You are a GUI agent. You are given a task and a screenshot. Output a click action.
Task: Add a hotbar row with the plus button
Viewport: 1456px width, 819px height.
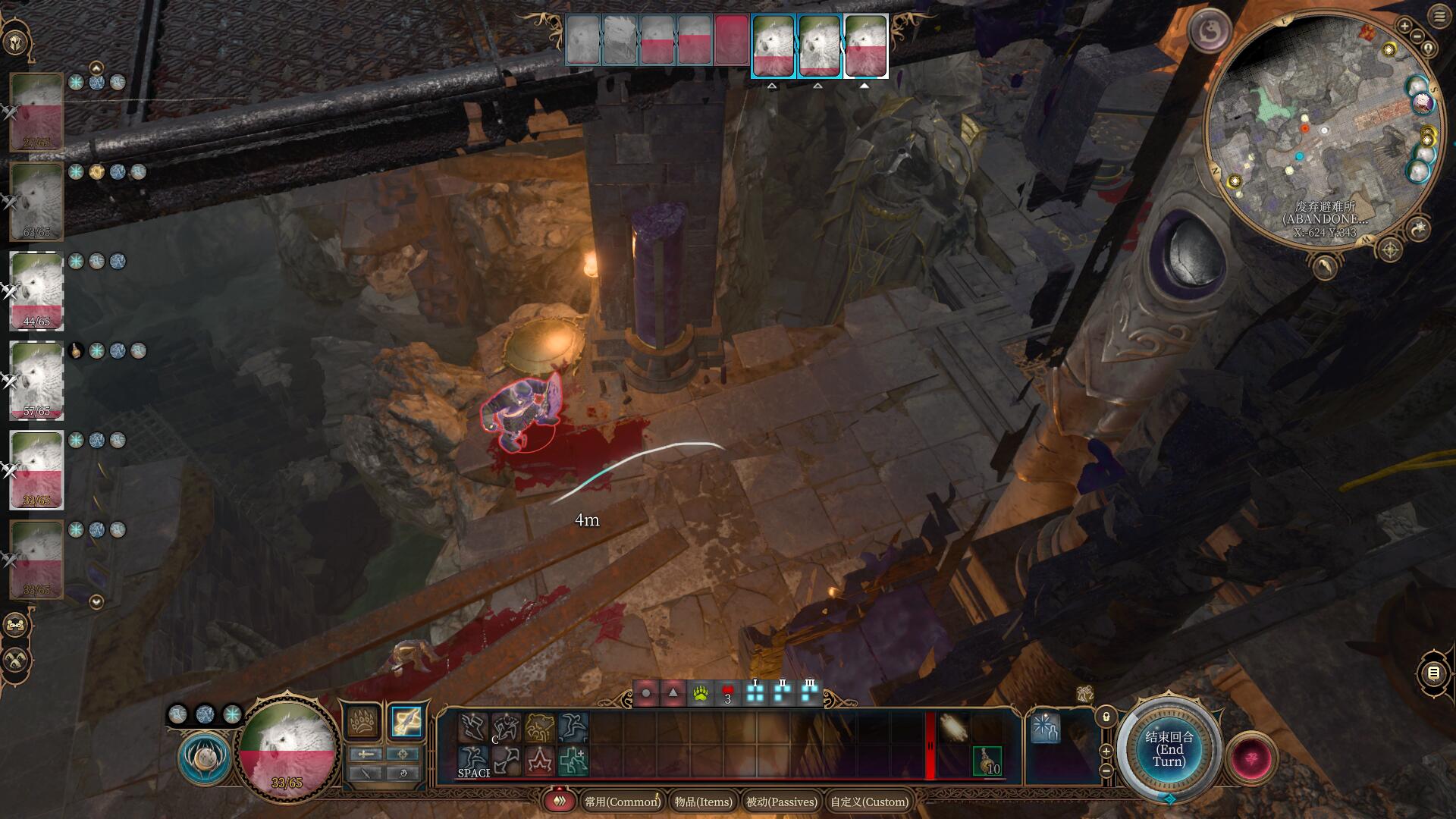[x=1106, y=751]
